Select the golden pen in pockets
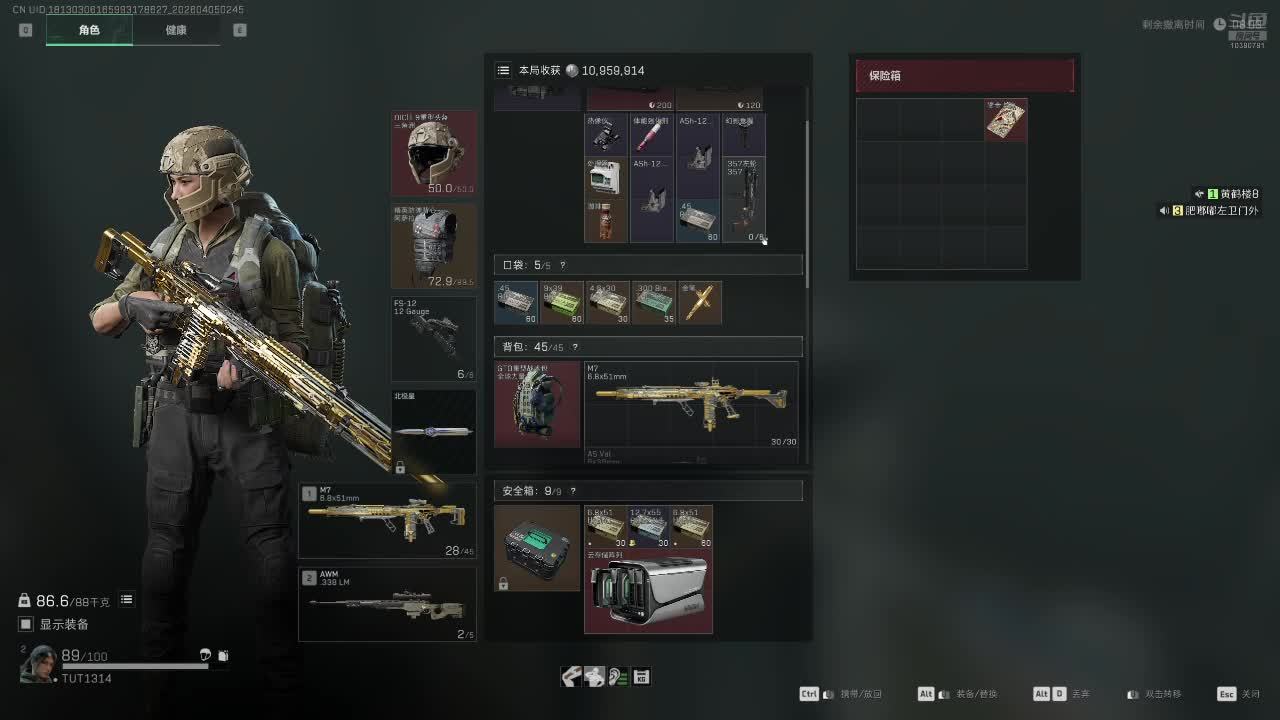 coord(700,303)
